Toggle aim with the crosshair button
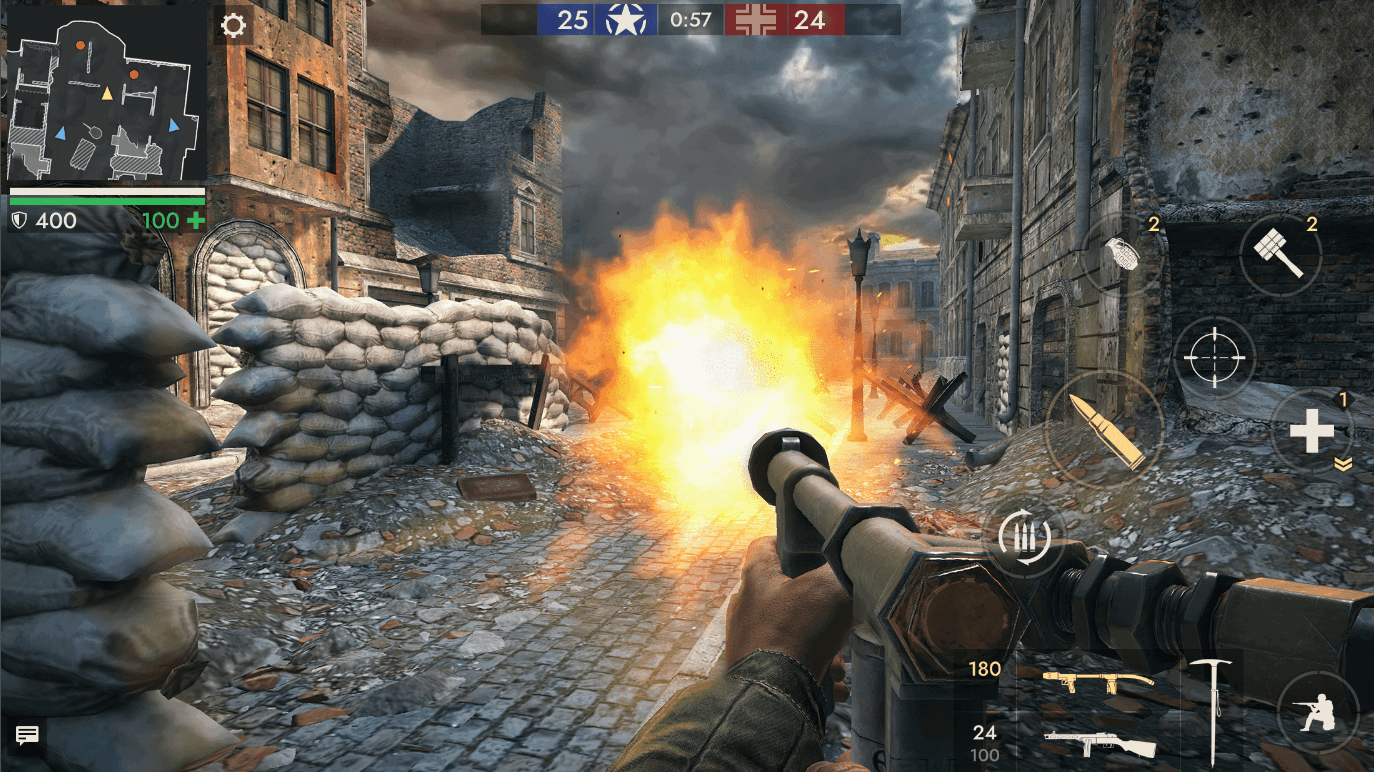The width and height of the screenshot is (1374, 772). (1213, 357)
